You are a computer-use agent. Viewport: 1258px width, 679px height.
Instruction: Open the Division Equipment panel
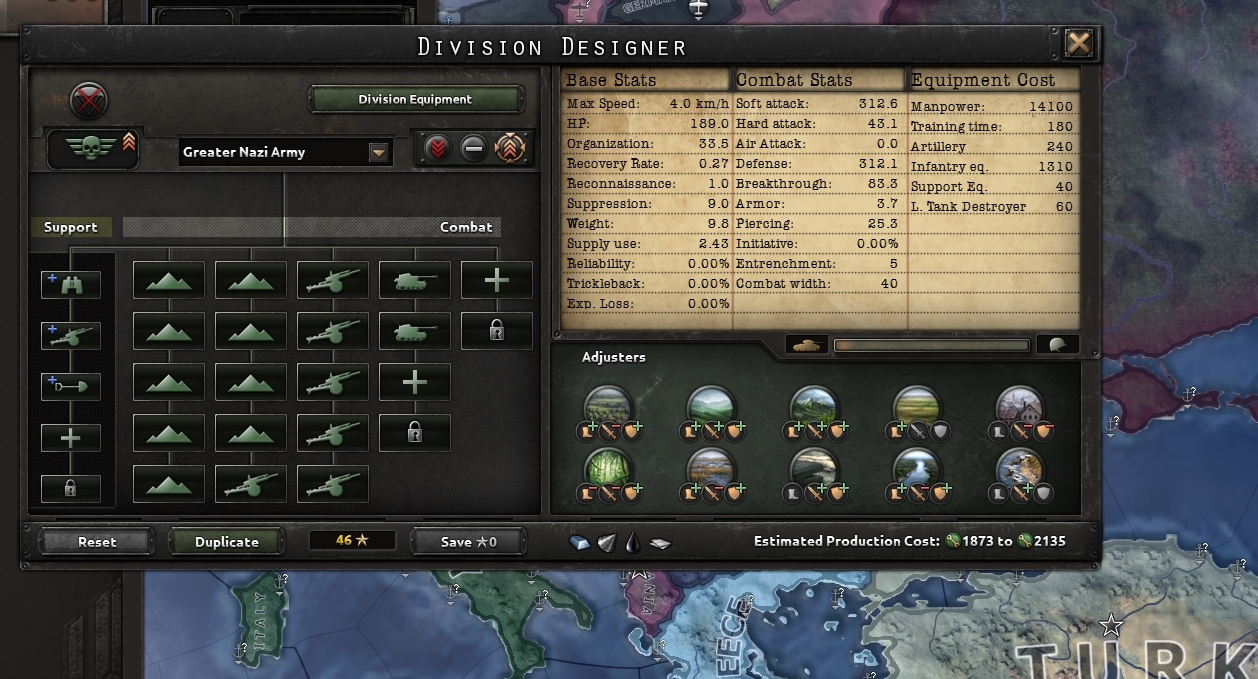[415, 99]
